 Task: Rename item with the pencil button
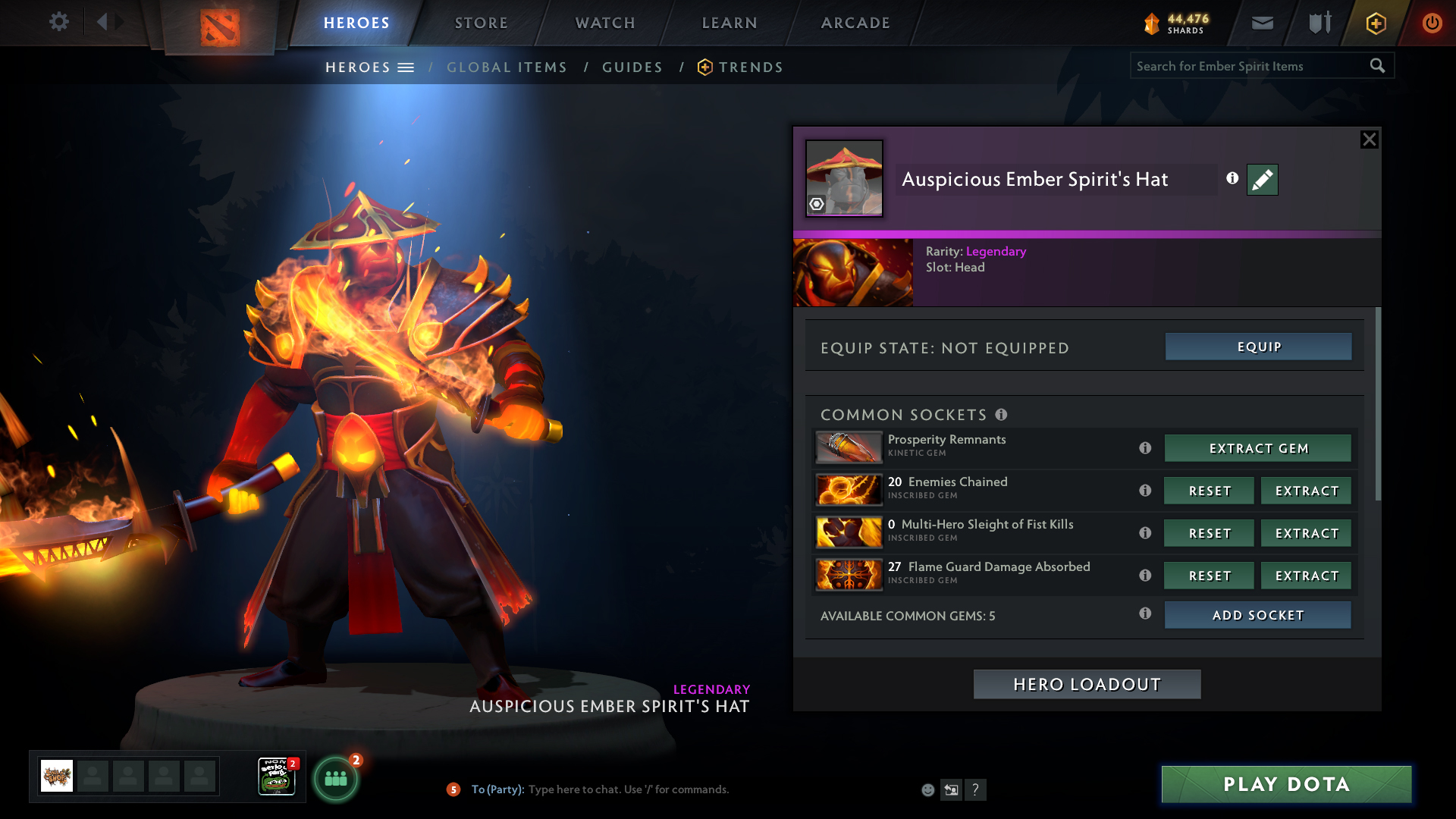tap(1262, 180)
